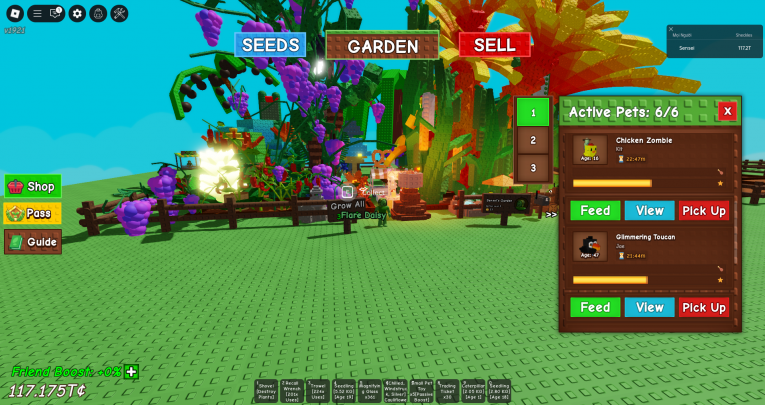
Task: Teleport to the SELL area
Action: 494,45
